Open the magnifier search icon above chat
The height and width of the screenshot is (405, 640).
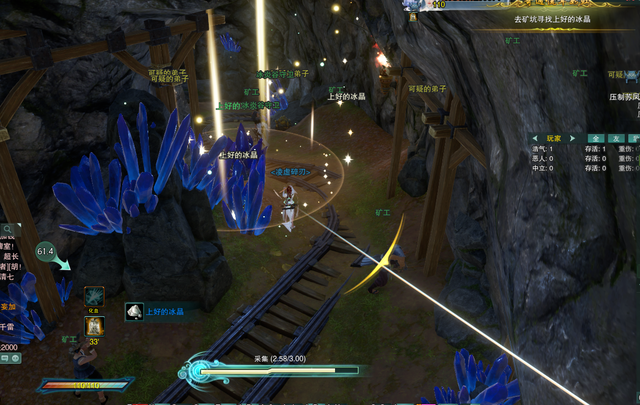pyautogui.click(x=5, y=230)
